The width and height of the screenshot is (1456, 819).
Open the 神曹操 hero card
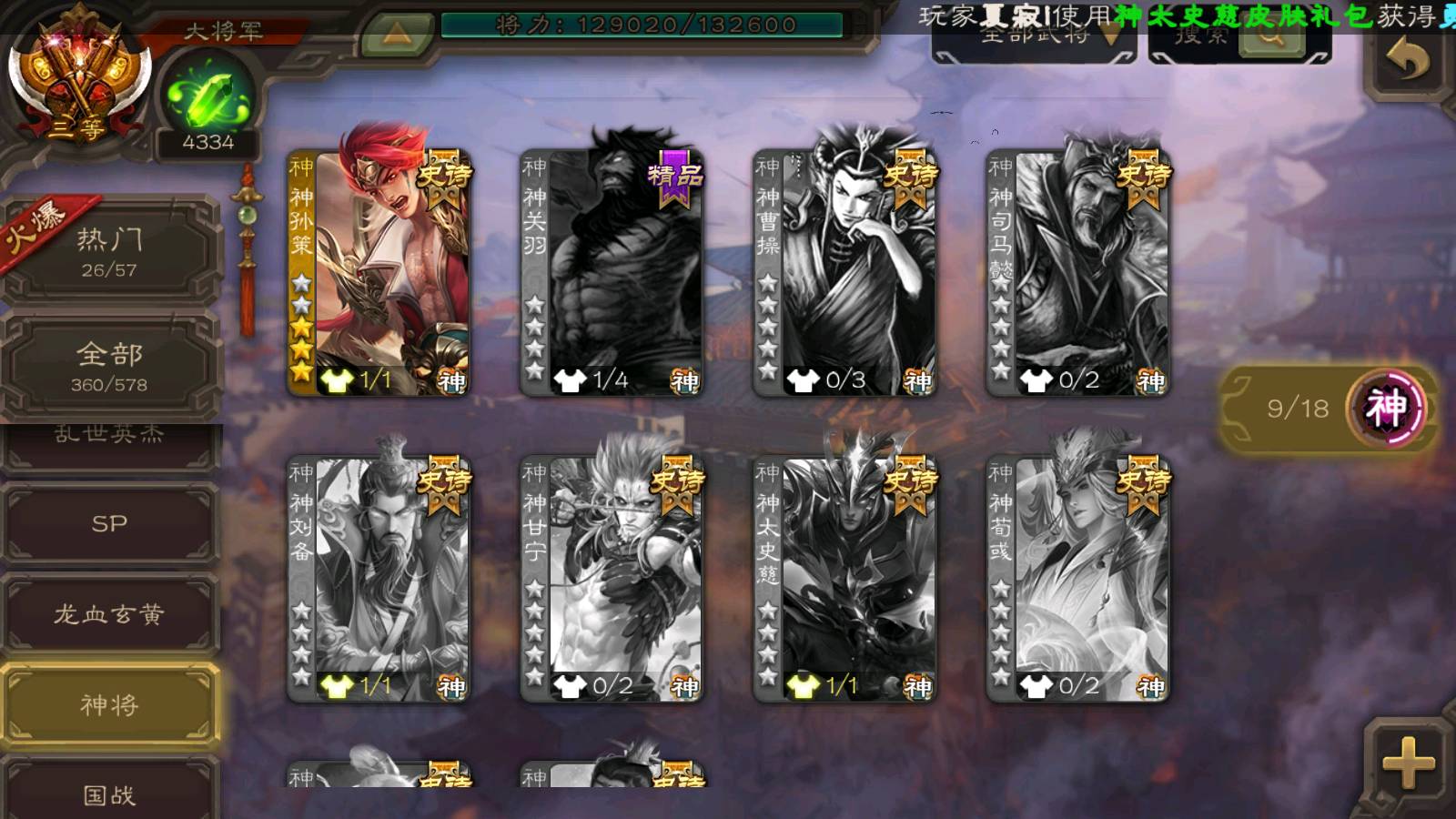(845, 272)
